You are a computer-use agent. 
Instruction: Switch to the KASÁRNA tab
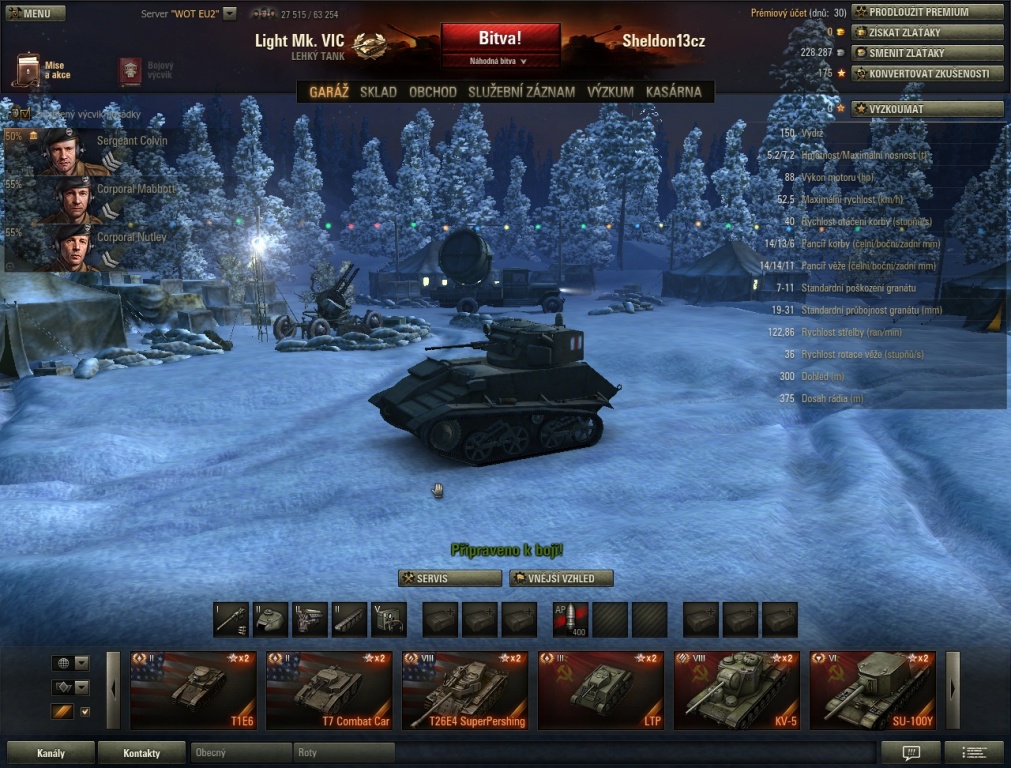point(674,92)
